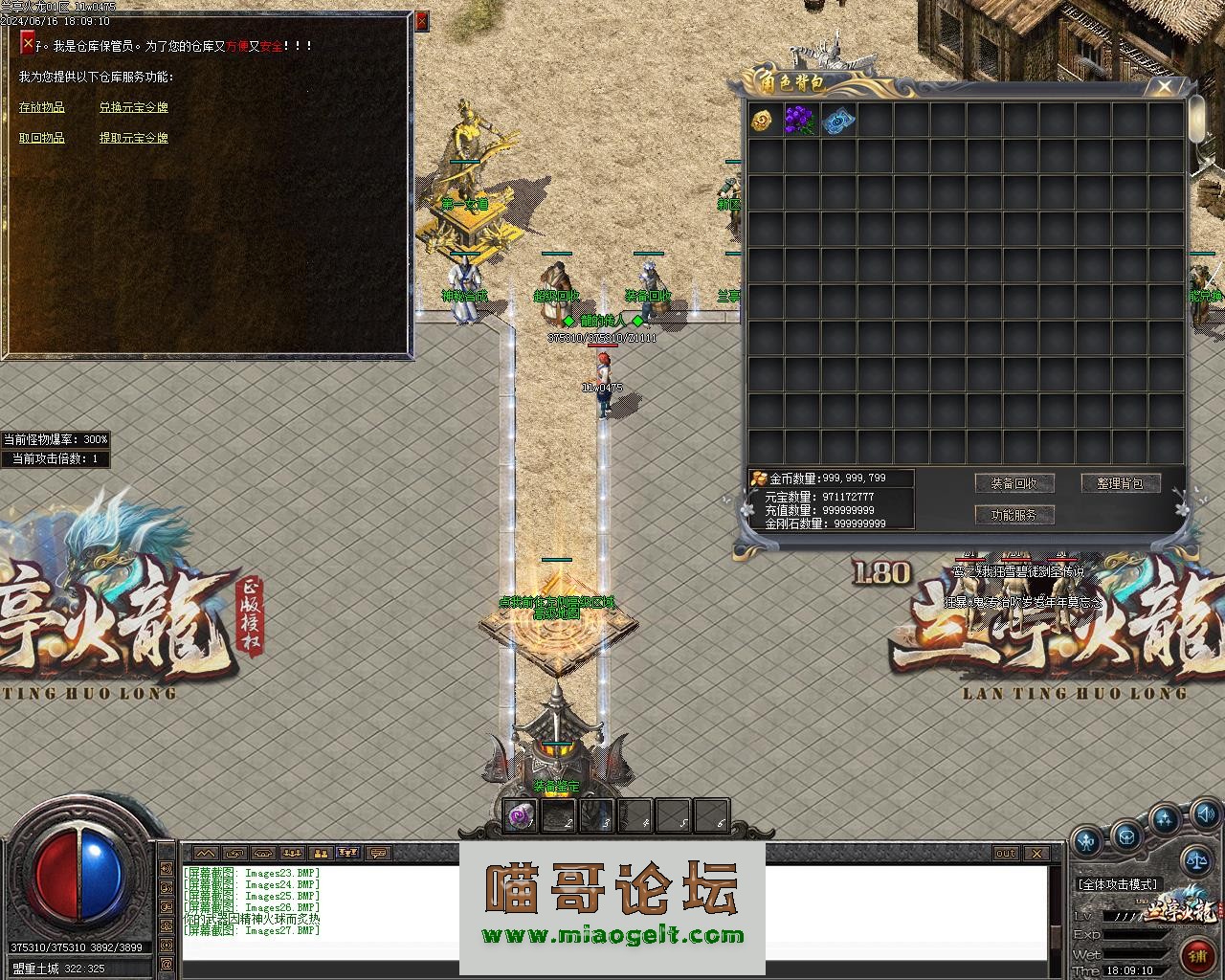Select the 兑换元宝令牌 option
1225x980 pixels.
(134, 108)
